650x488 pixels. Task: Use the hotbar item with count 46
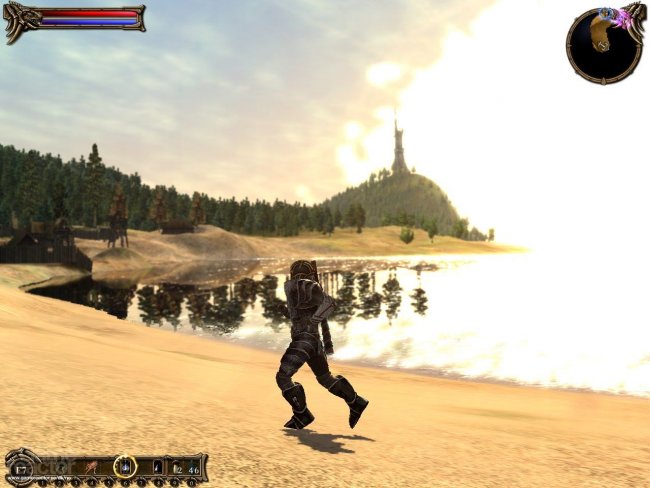pos(192,466)
